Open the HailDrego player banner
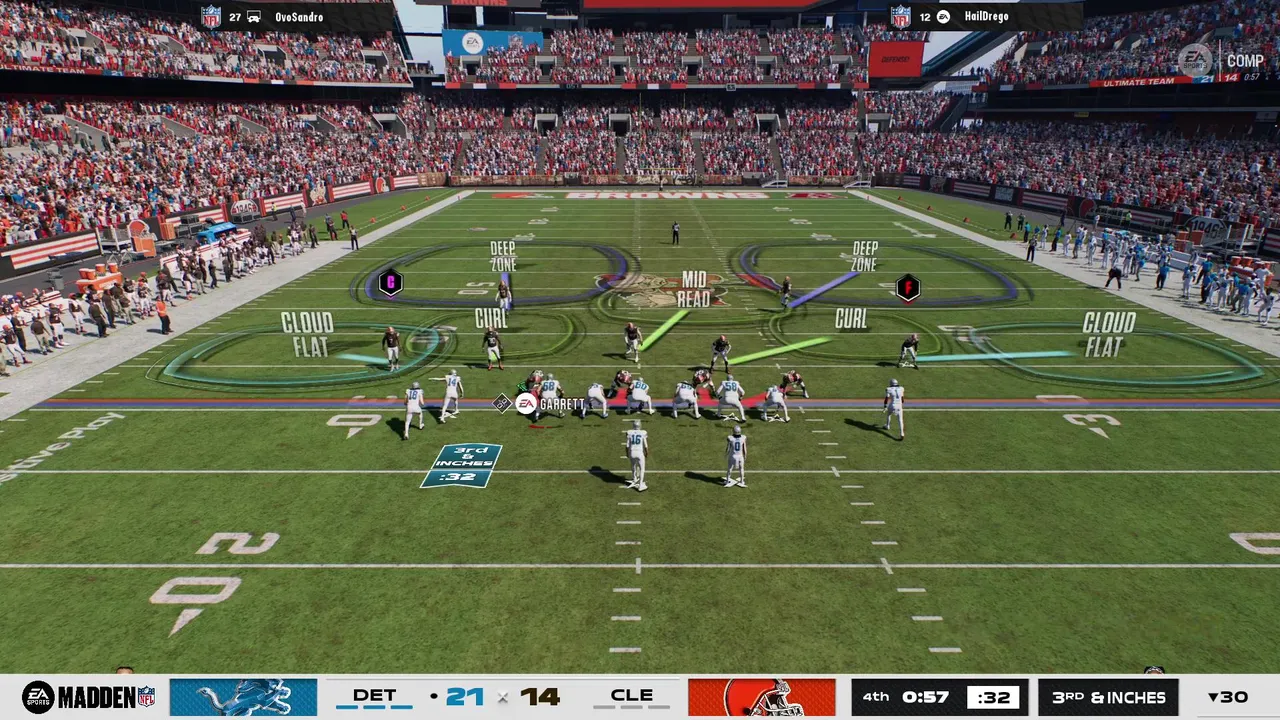This screenshot has width=1280, height=720. tap(984, 17)
